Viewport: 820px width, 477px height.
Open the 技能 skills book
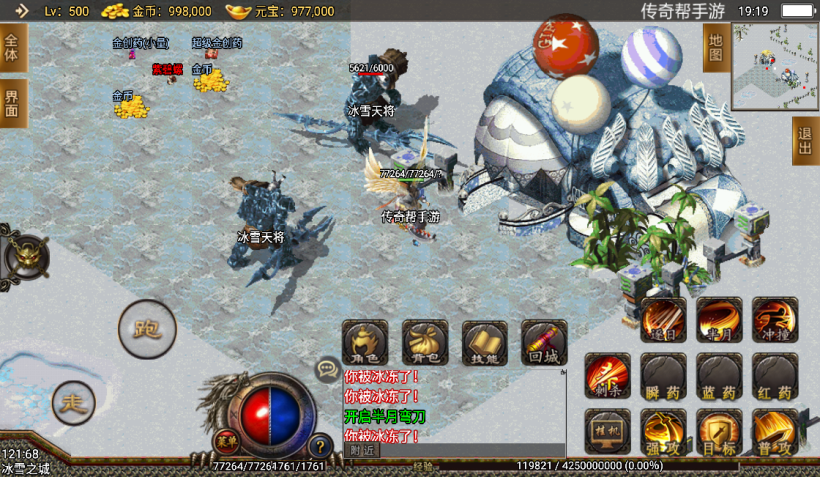point(485,342)
